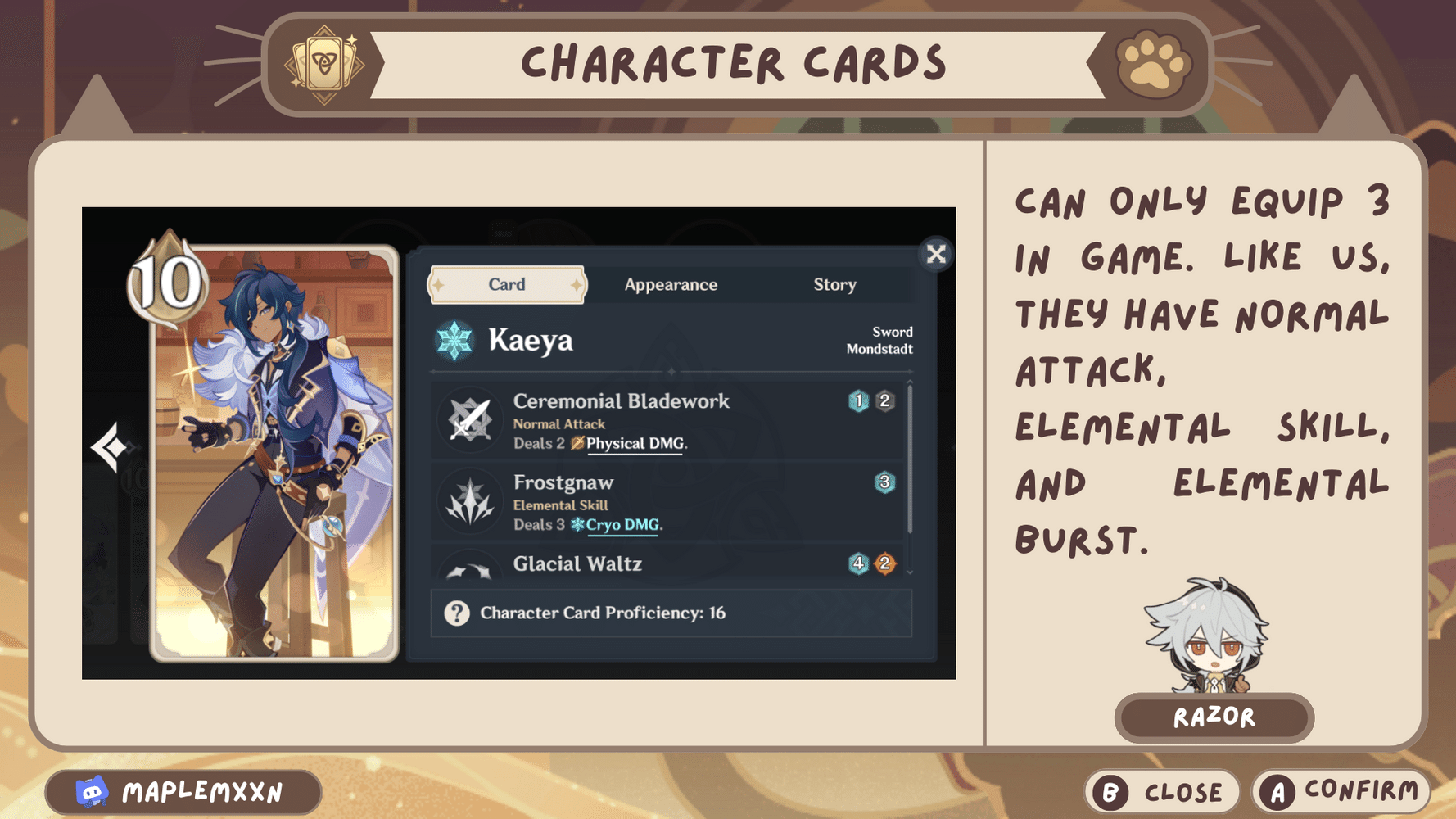1456x819 pixels.
Task: Open the Discord icon next to MAPLEMXXN
Action: coord(93,792)
